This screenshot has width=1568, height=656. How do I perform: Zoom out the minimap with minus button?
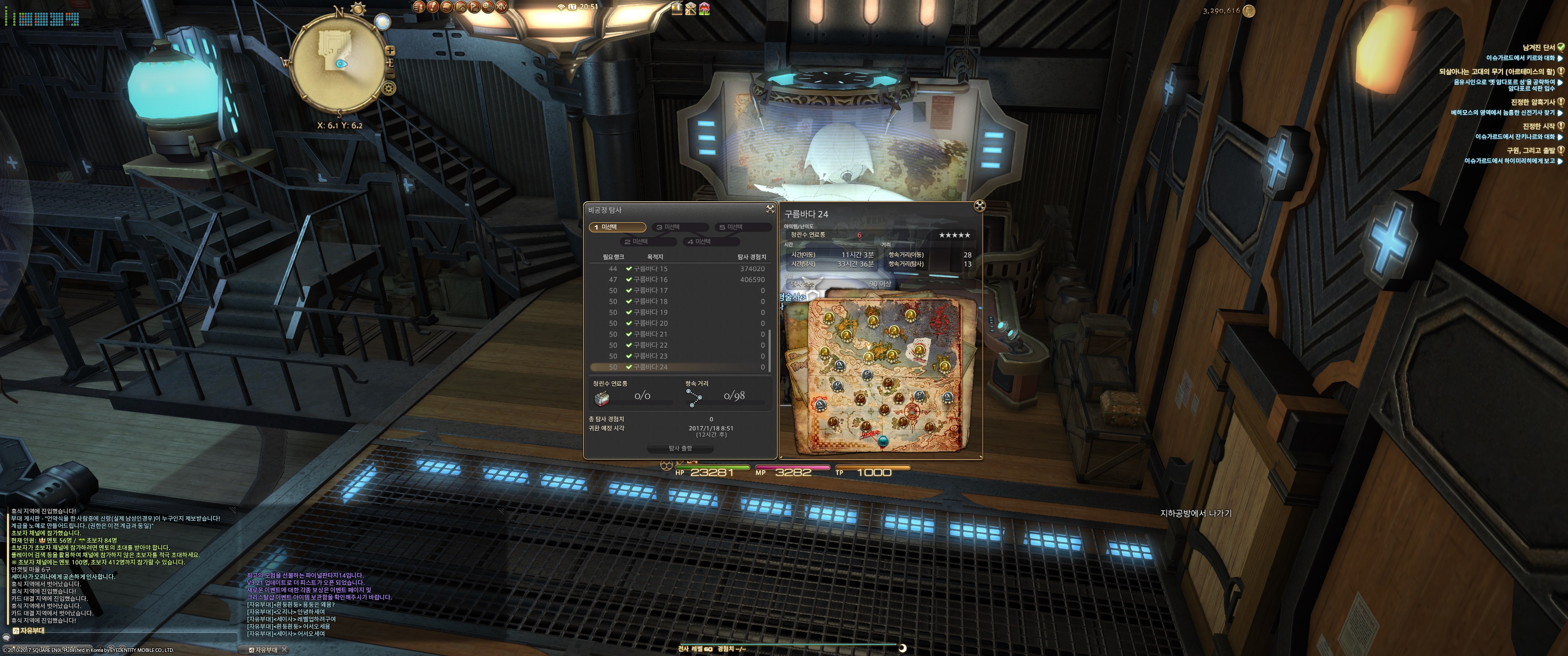tap(392, 74)
